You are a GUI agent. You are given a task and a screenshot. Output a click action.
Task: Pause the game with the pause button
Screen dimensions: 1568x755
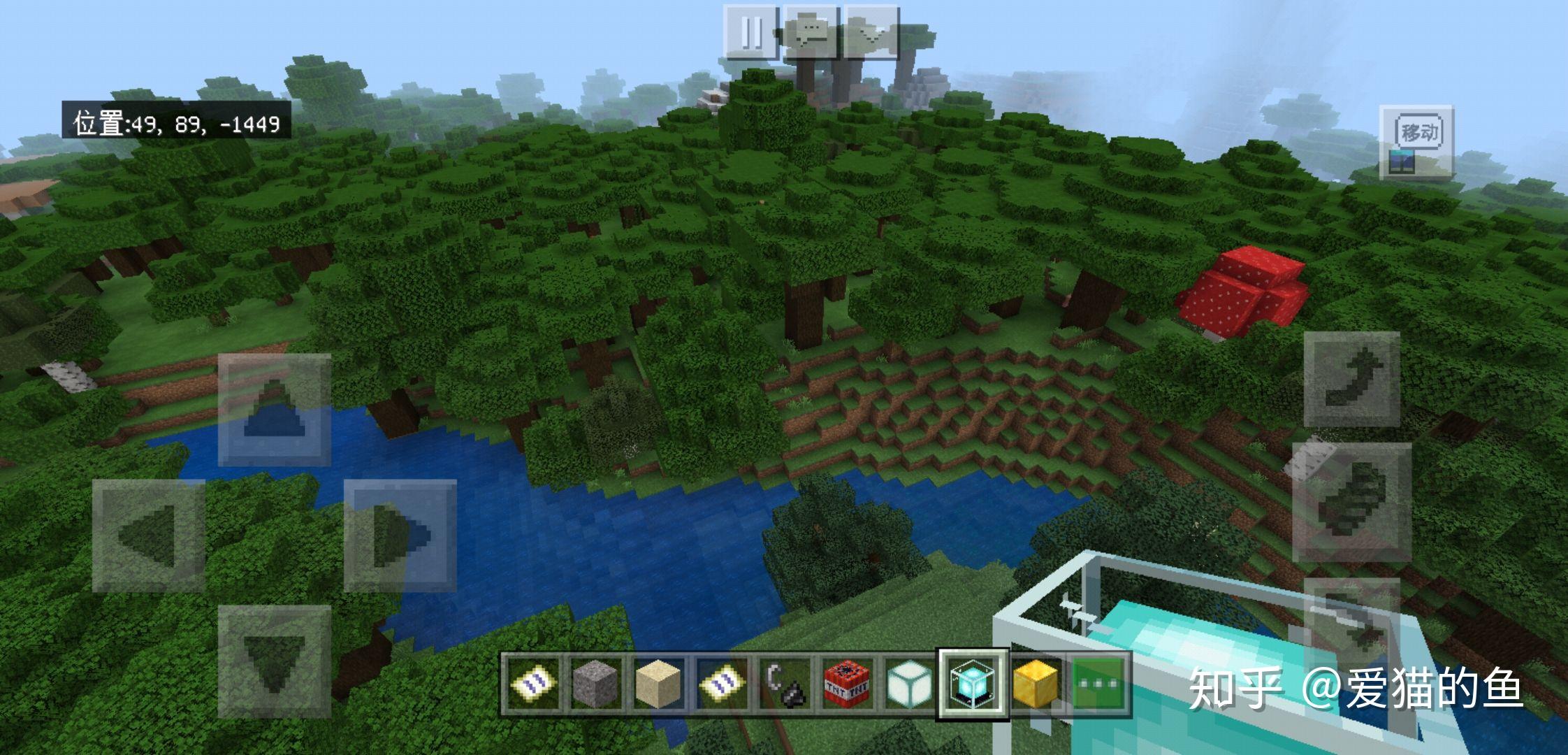[750, 32]
